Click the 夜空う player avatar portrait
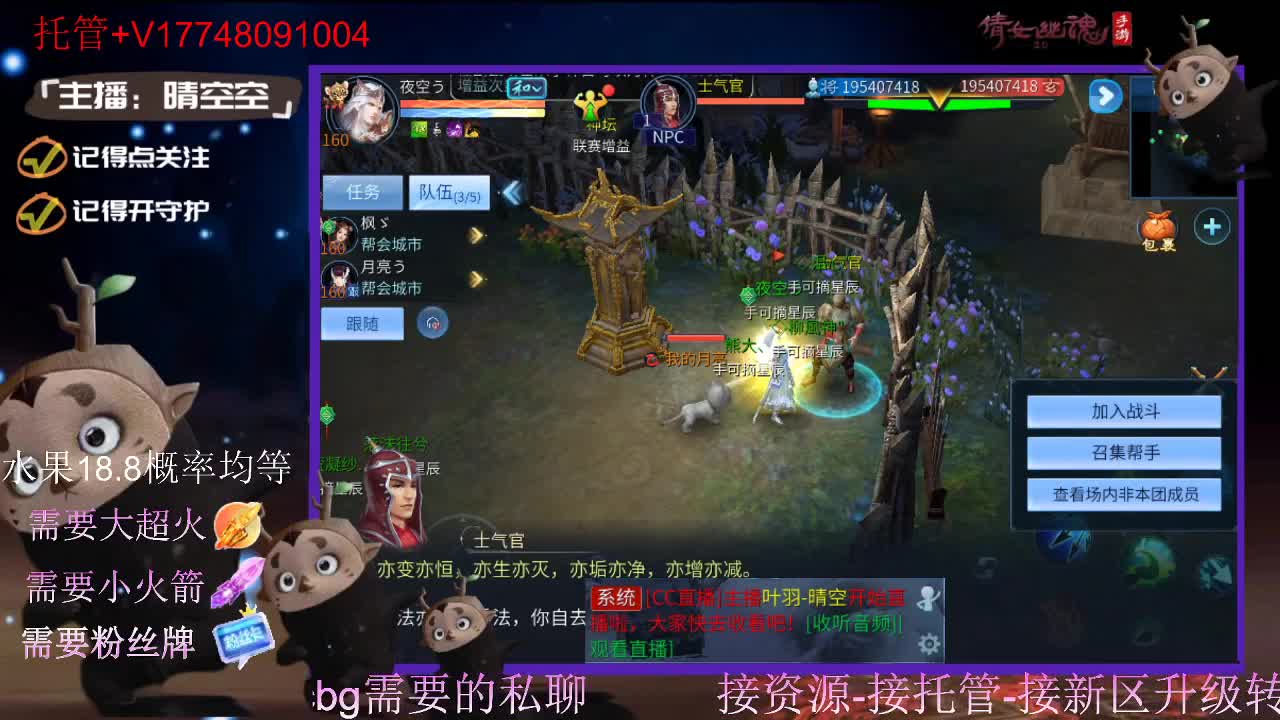 (x=370, y=108)
